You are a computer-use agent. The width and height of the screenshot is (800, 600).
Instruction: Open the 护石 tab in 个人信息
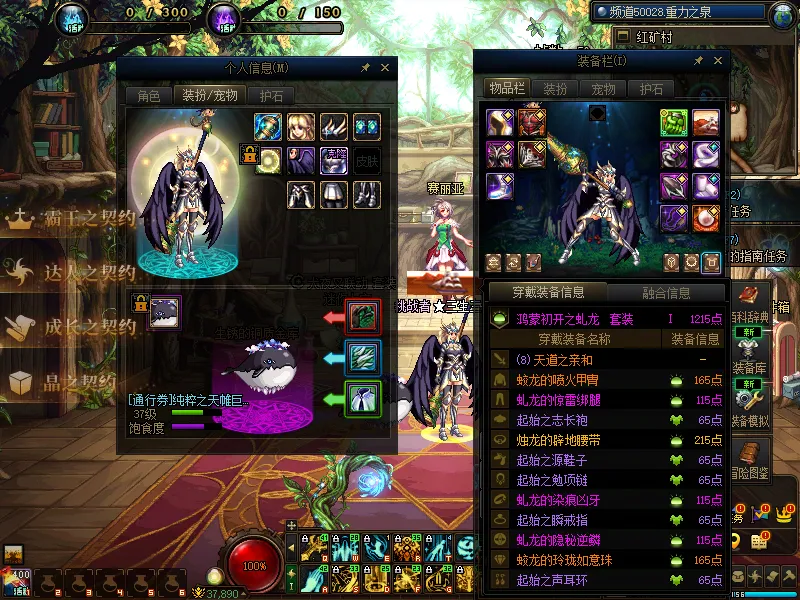[x=270, y=96]
